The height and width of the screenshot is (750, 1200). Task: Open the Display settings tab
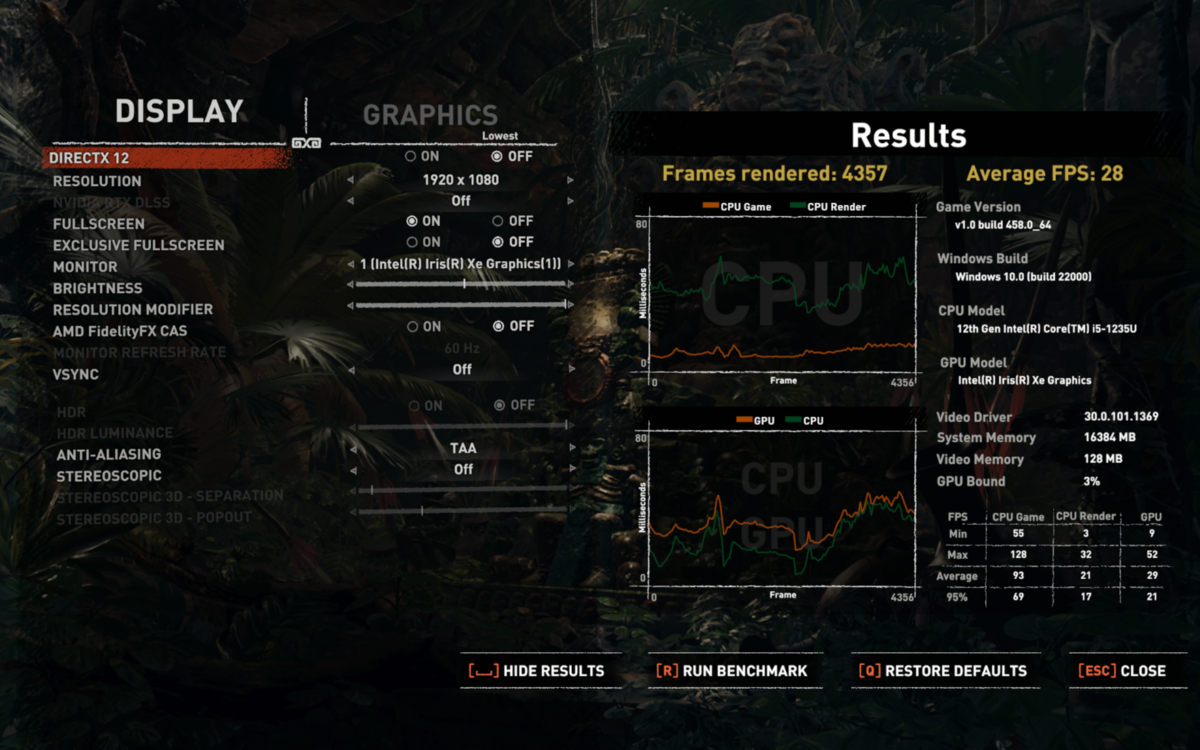179,111
